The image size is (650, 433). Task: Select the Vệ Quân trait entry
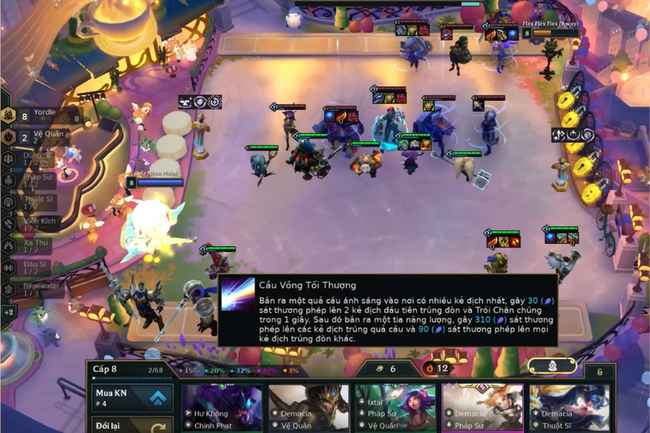tap(40, 136)
